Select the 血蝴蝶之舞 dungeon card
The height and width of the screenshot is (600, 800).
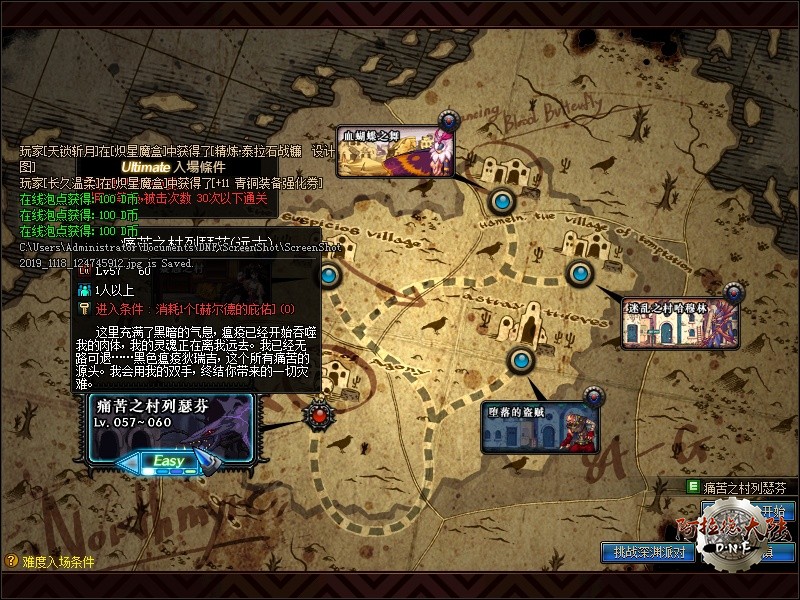point(394,152)
